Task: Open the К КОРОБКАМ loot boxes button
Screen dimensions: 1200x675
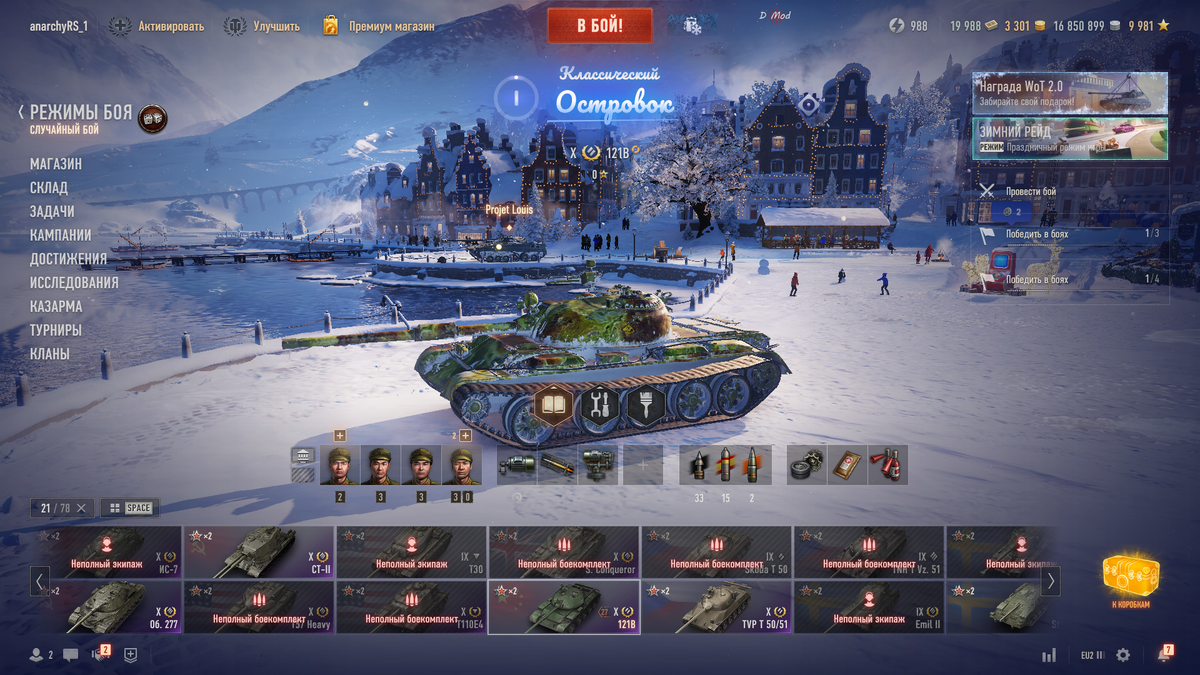Action: point(1131,582)
